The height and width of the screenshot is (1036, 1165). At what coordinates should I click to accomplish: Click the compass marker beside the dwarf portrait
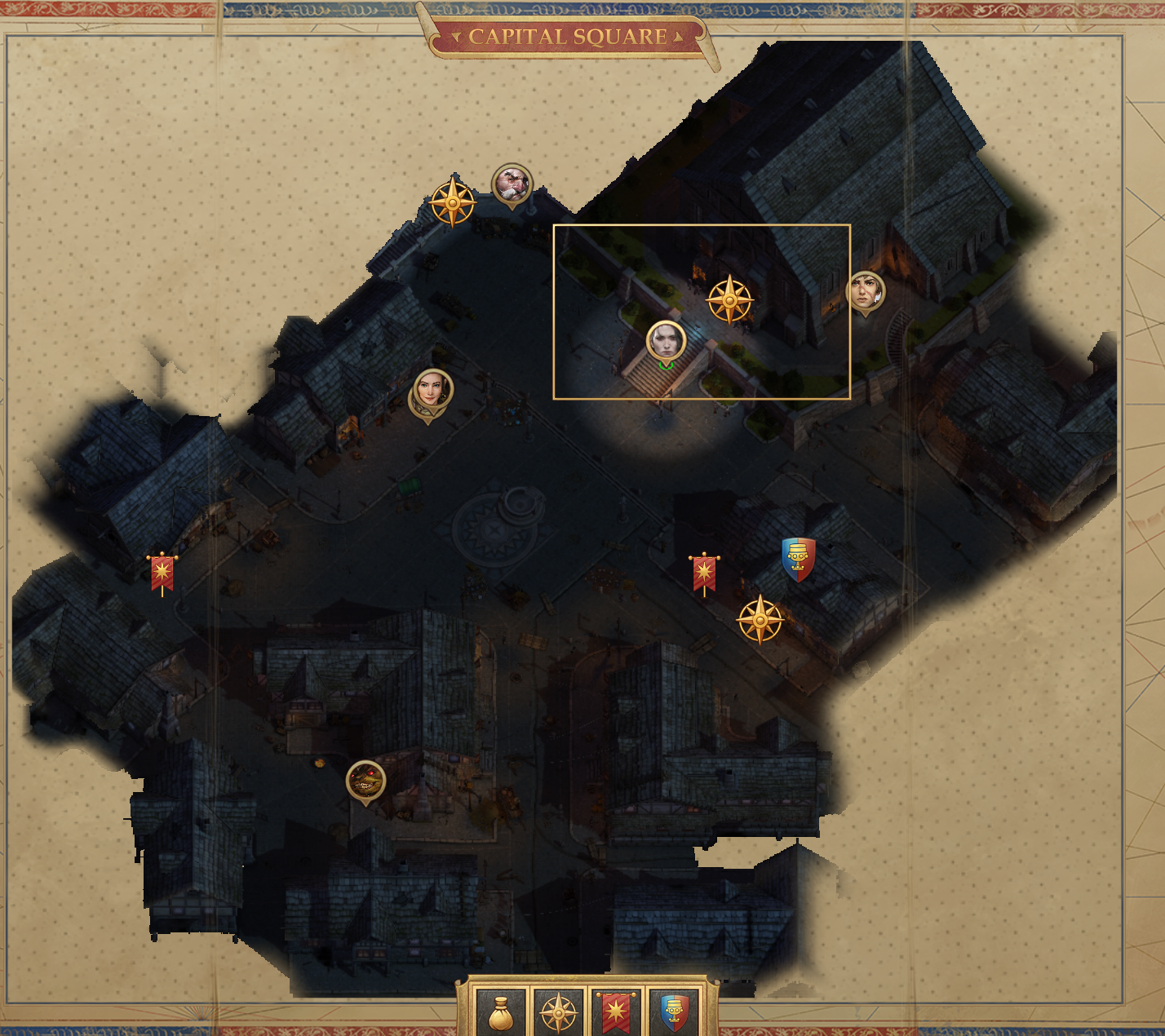[x=453, y=202]
